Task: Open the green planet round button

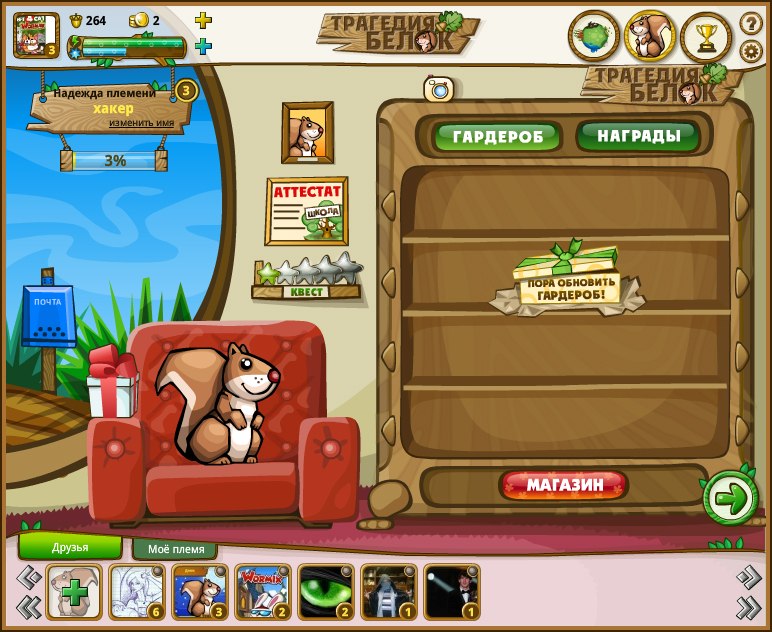Action: tap(594, 37)
